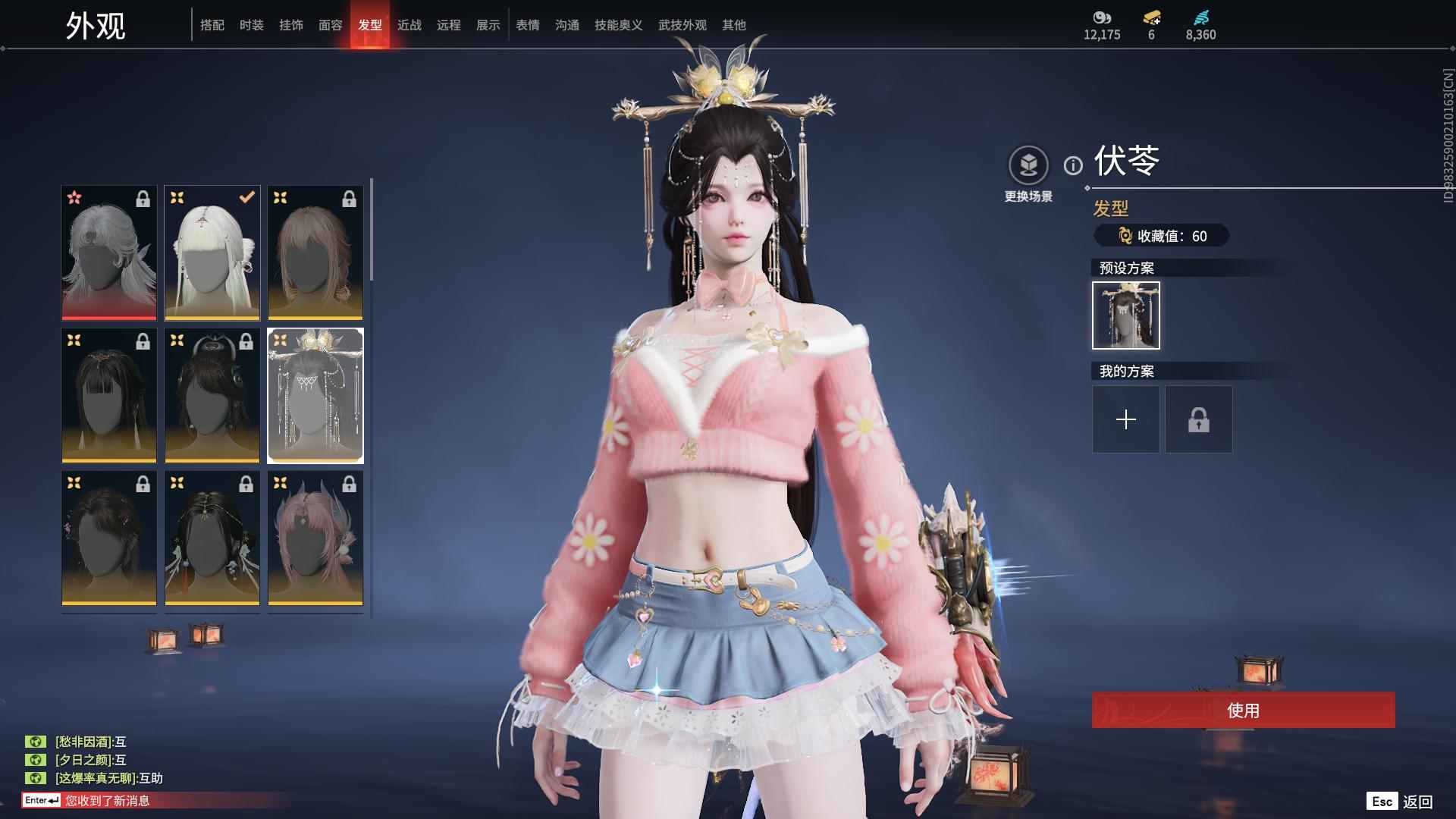
Task: Click the checkmark on the equipped white hairstyle
Action: pyautogui.click(x=246, y=197)
